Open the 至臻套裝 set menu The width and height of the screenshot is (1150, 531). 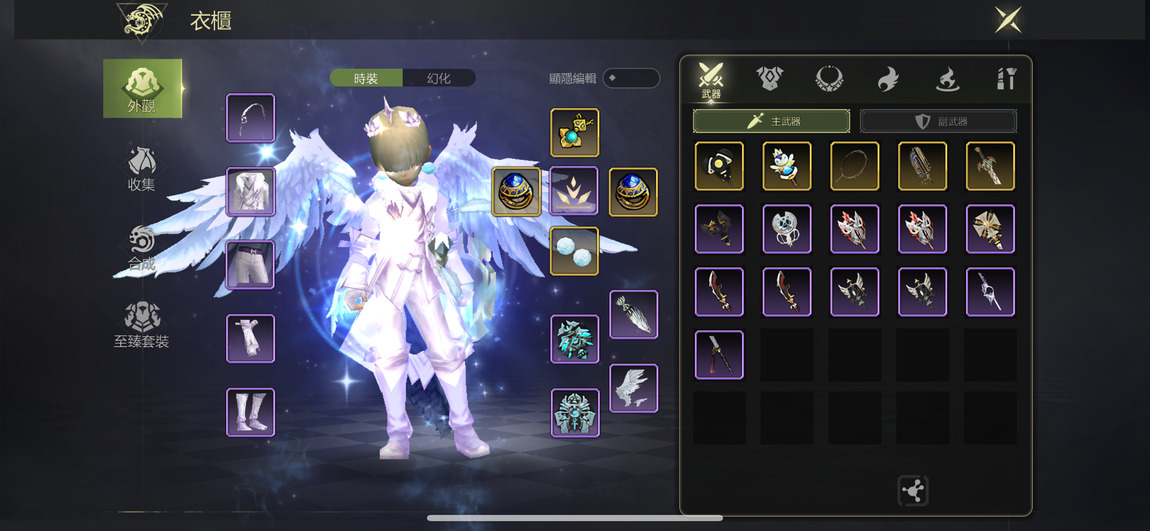coord(141,326)
